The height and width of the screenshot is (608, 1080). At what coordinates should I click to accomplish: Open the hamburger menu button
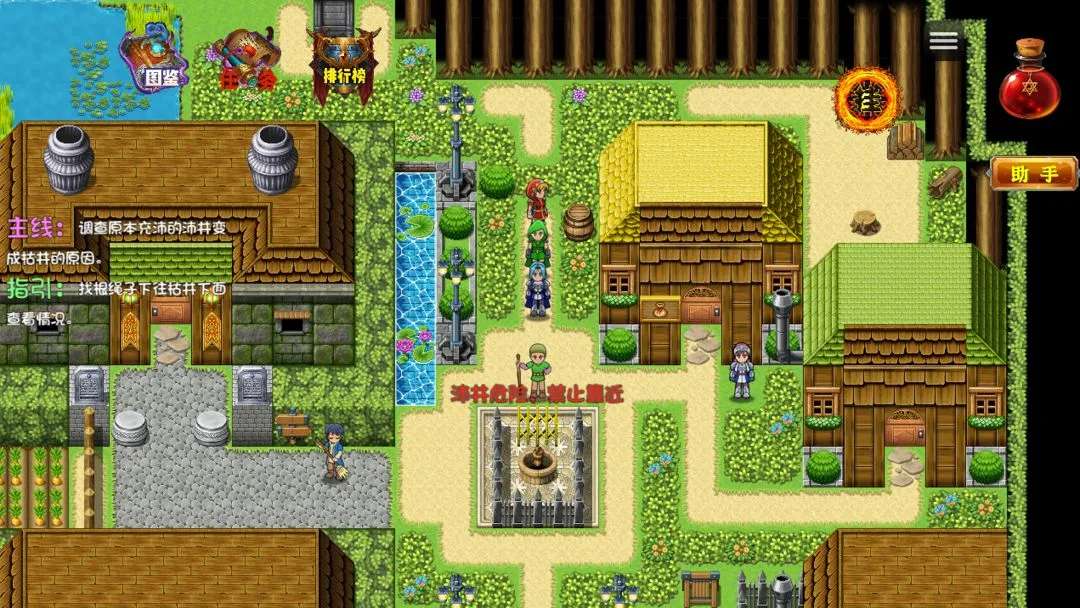(944, 41)
